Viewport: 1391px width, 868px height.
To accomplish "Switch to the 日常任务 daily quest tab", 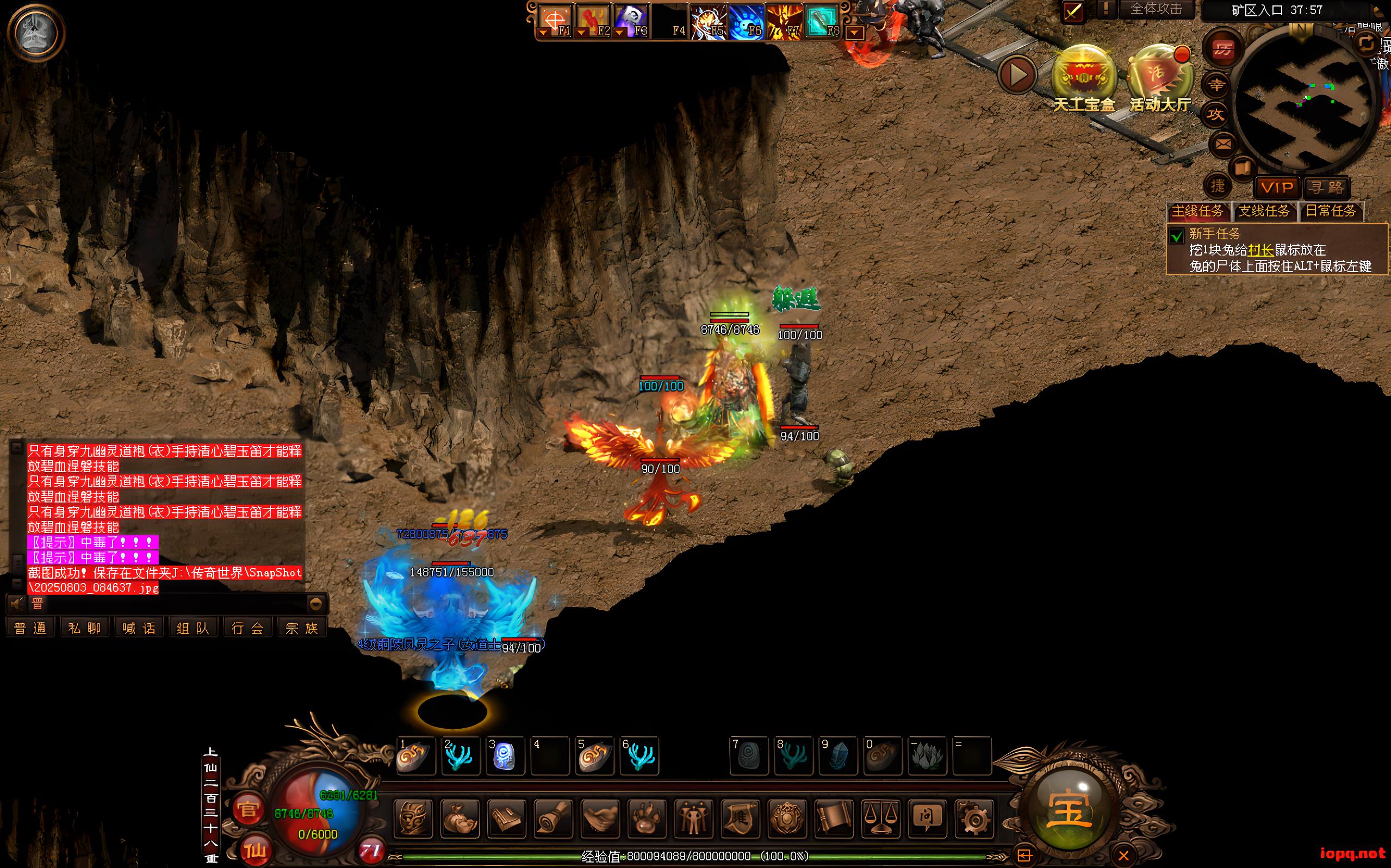I will point(1330,211).
